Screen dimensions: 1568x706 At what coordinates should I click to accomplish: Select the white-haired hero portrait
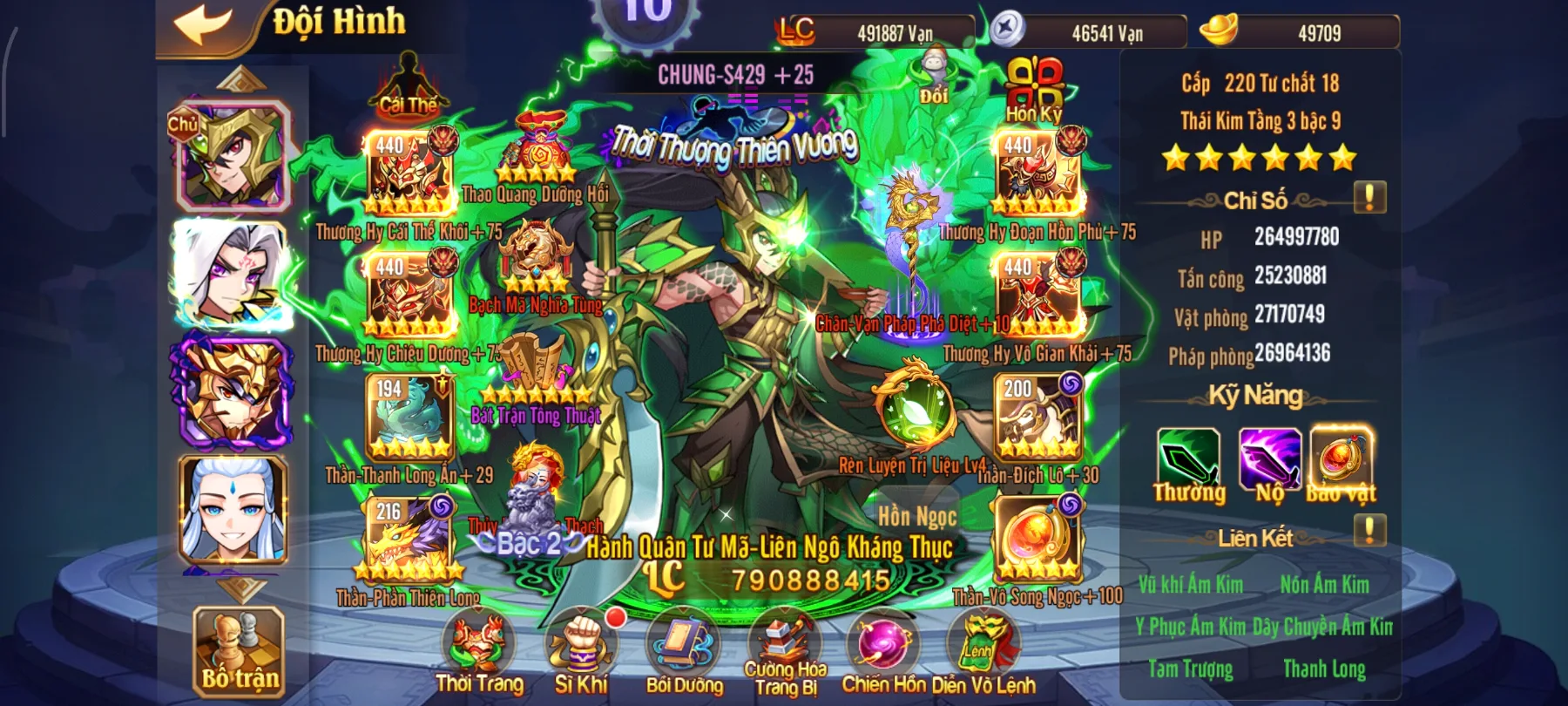pyautogui.click(x=233, y=275)
